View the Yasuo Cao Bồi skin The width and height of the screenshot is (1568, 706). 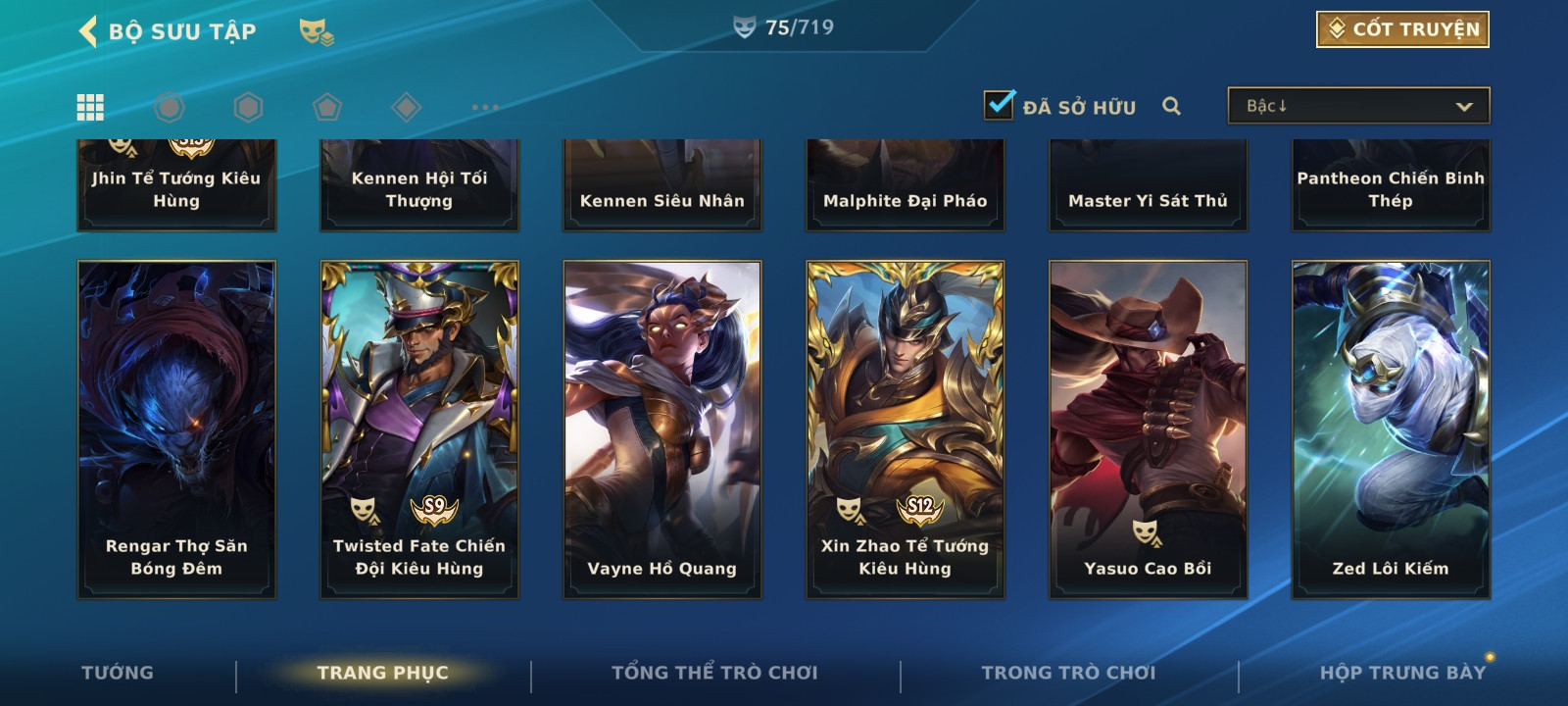pos(1148,429)
